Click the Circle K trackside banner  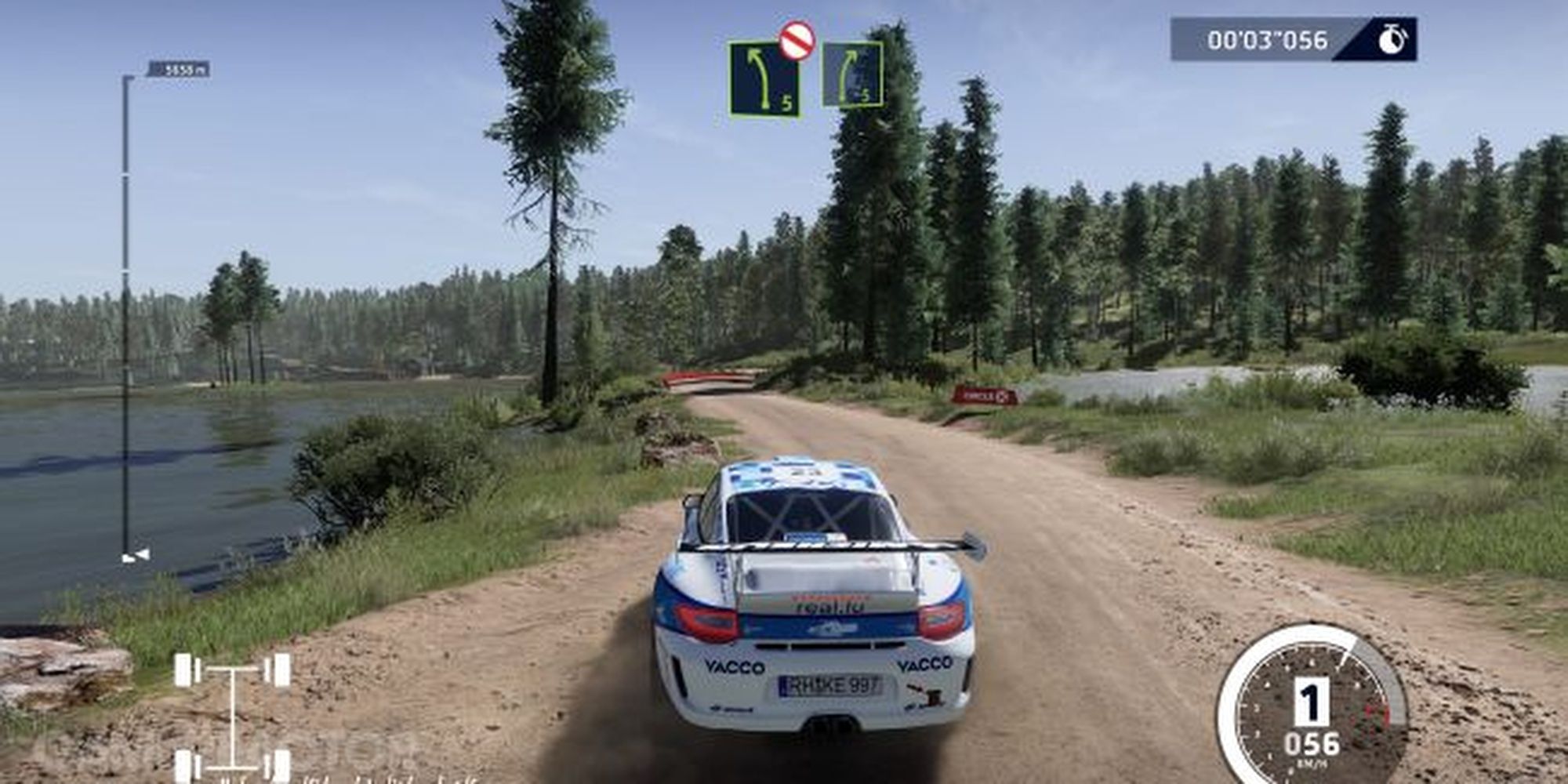982,396
